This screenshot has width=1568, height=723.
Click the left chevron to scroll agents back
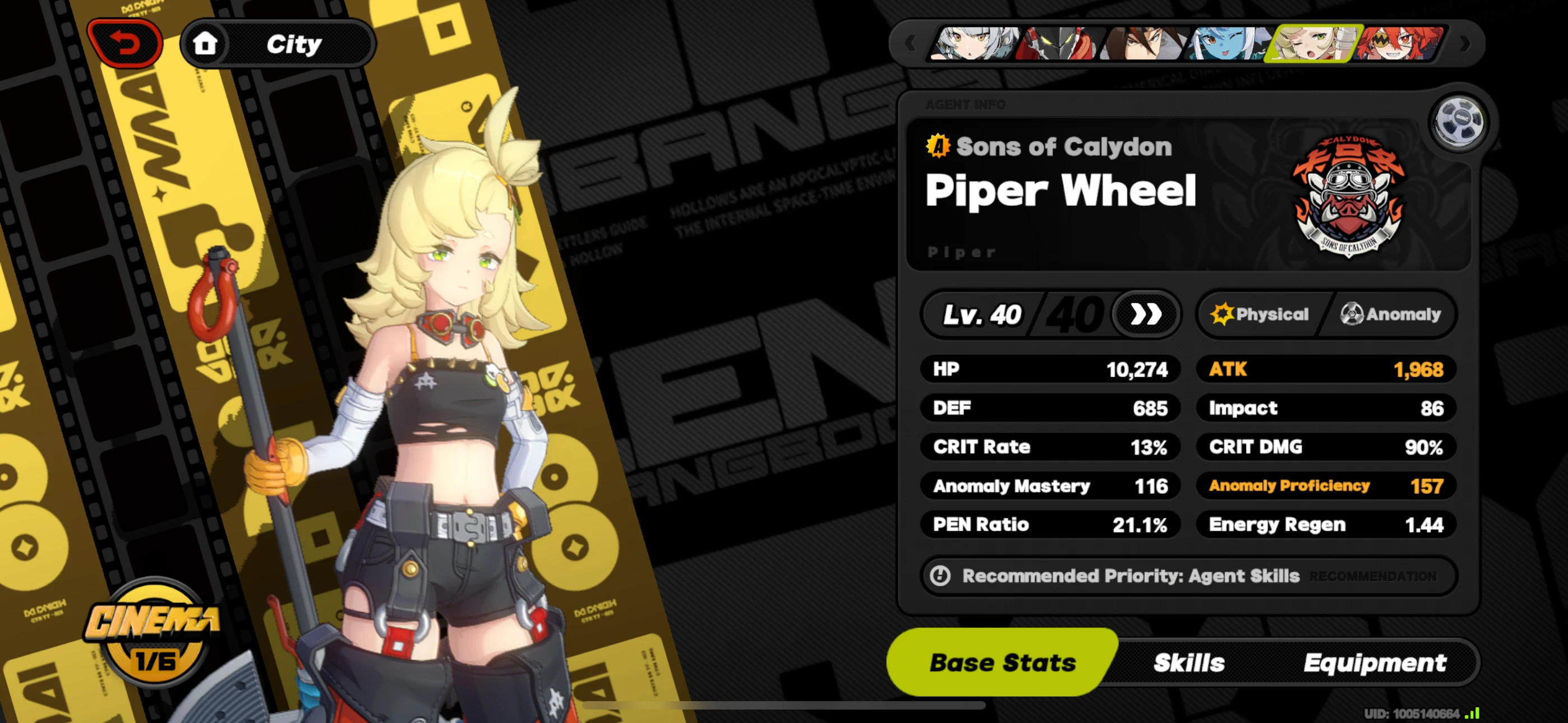(910, 44)
